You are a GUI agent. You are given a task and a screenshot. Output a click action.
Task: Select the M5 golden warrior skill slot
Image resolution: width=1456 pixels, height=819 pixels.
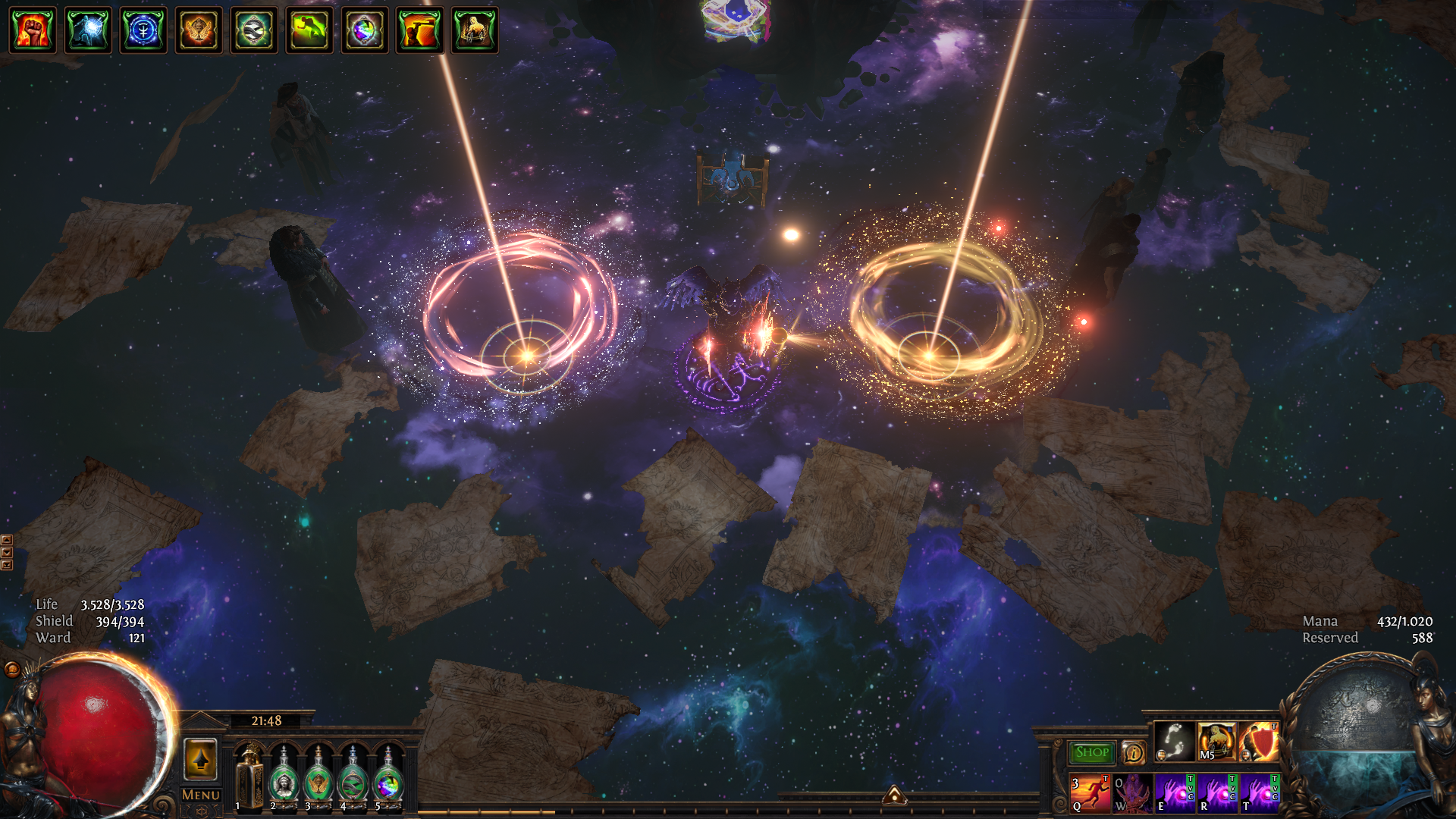pos(1216,742)
